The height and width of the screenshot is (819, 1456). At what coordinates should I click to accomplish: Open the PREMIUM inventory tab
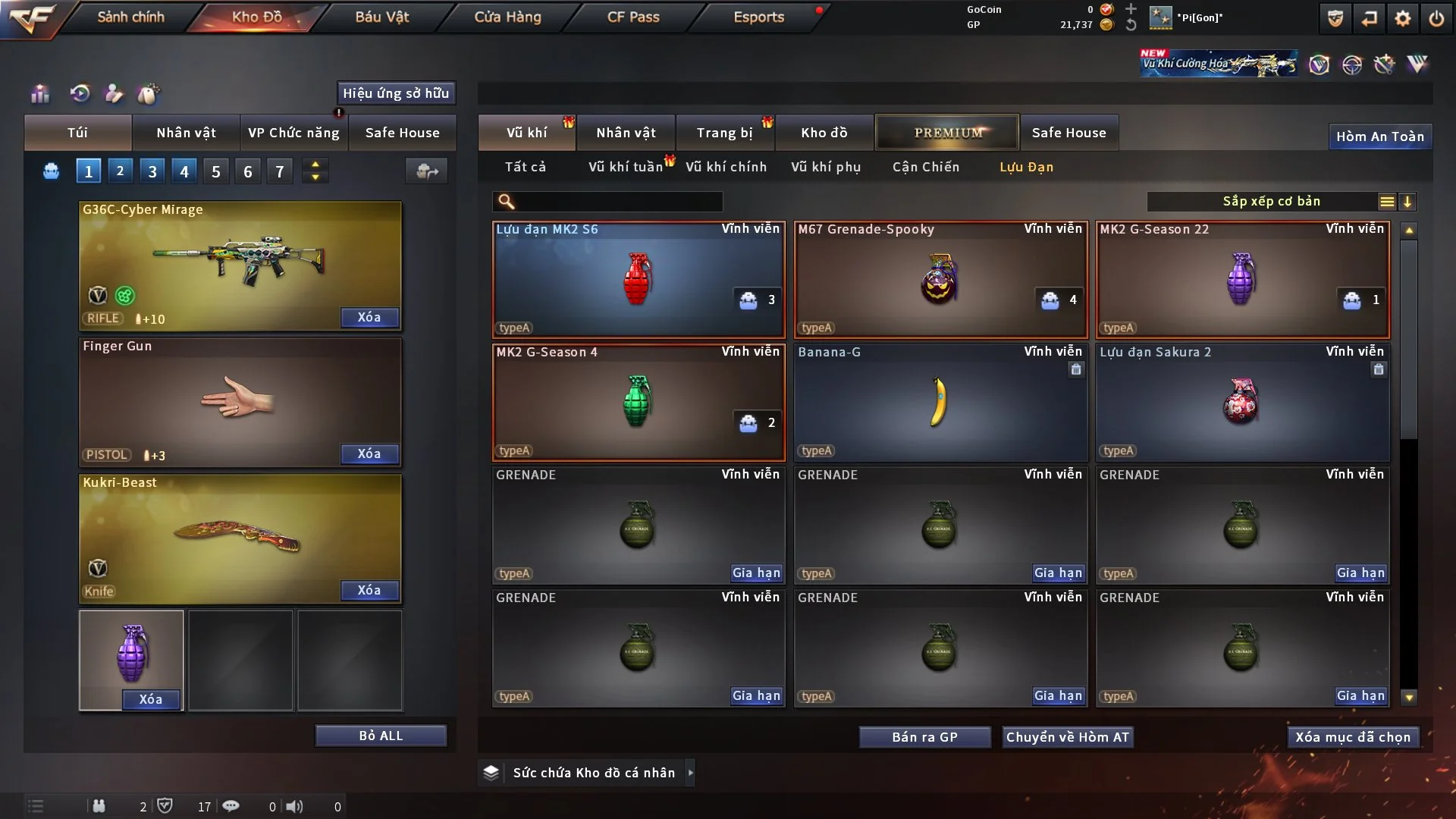[947, 133]
